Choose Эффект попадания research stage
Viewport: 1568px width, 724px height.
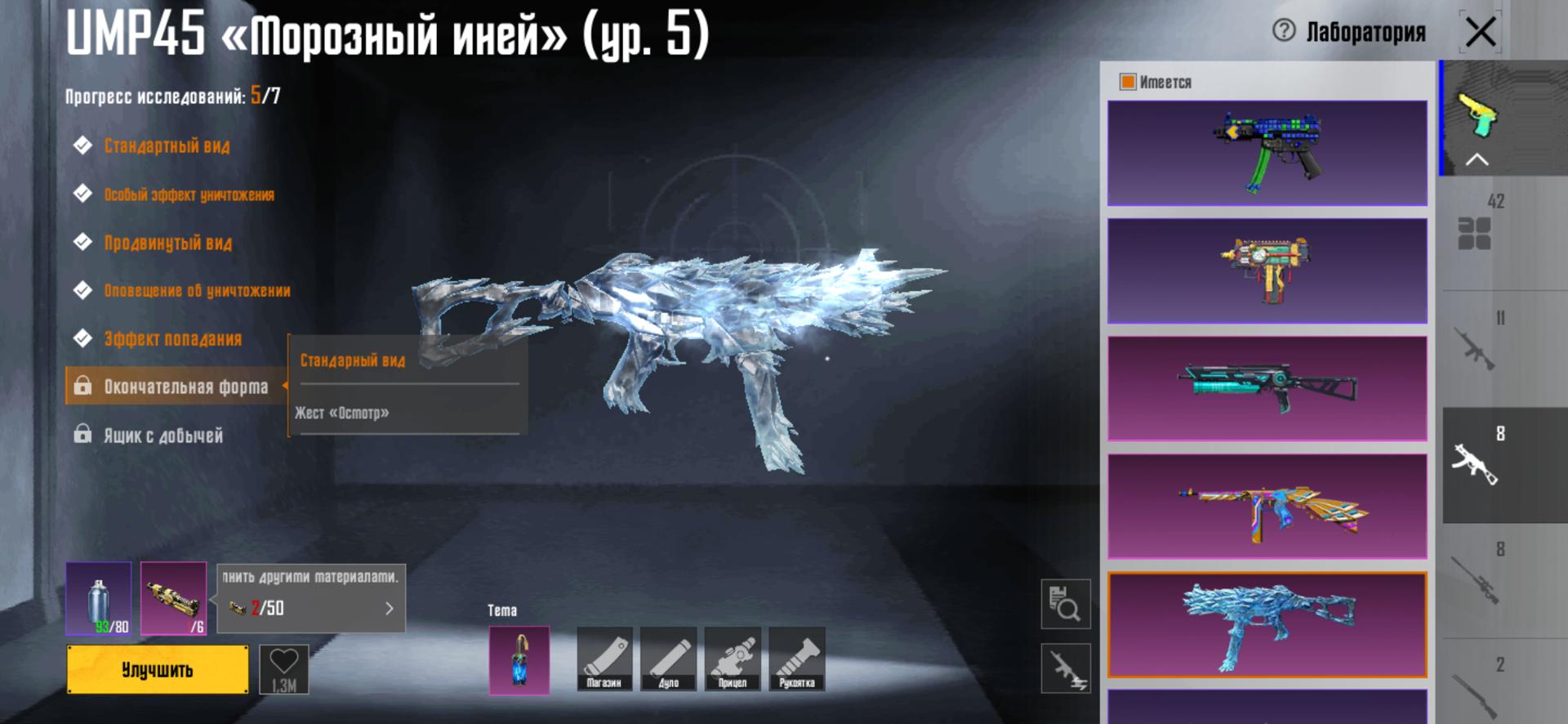click(x=172, y=339)
